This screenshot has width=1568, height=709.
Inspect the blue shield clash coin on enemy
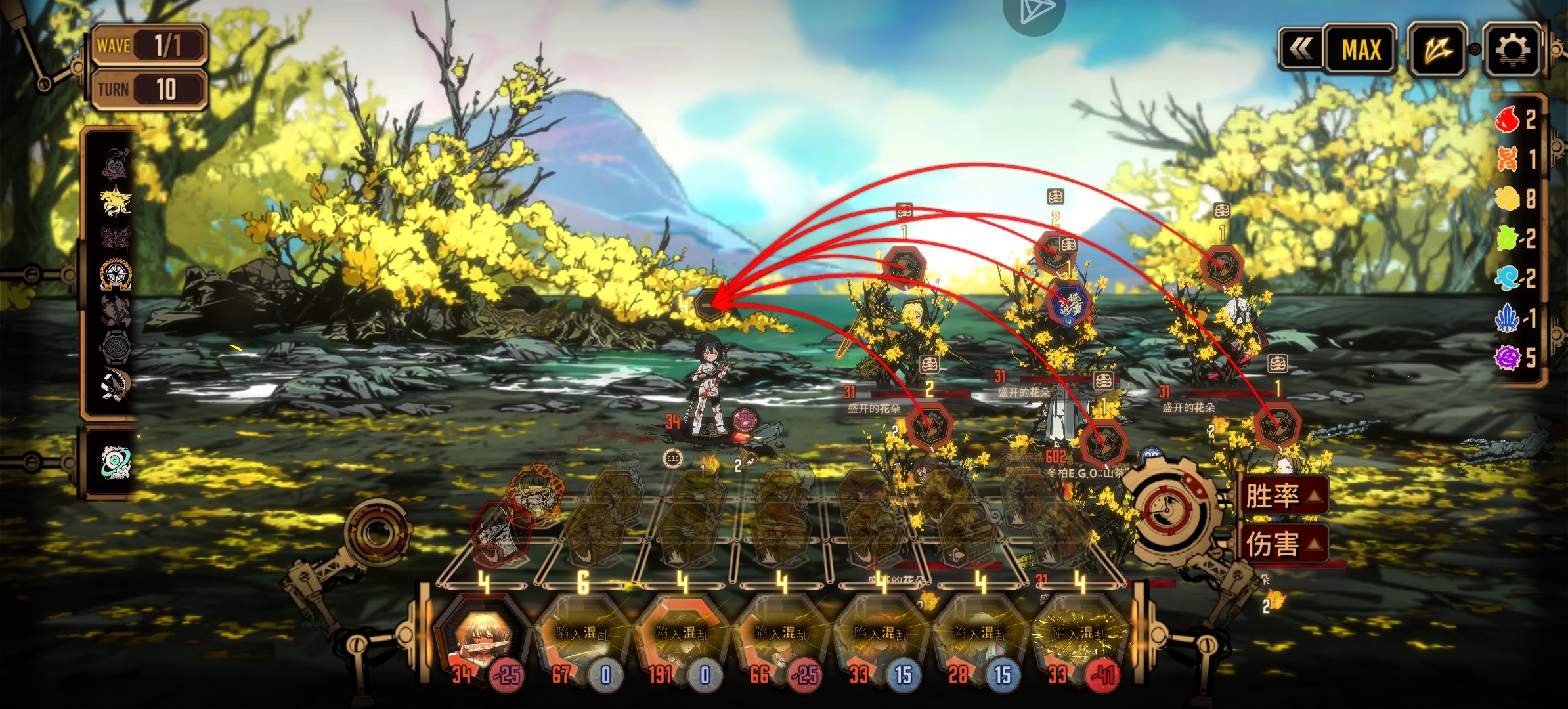pos(1068,303)
